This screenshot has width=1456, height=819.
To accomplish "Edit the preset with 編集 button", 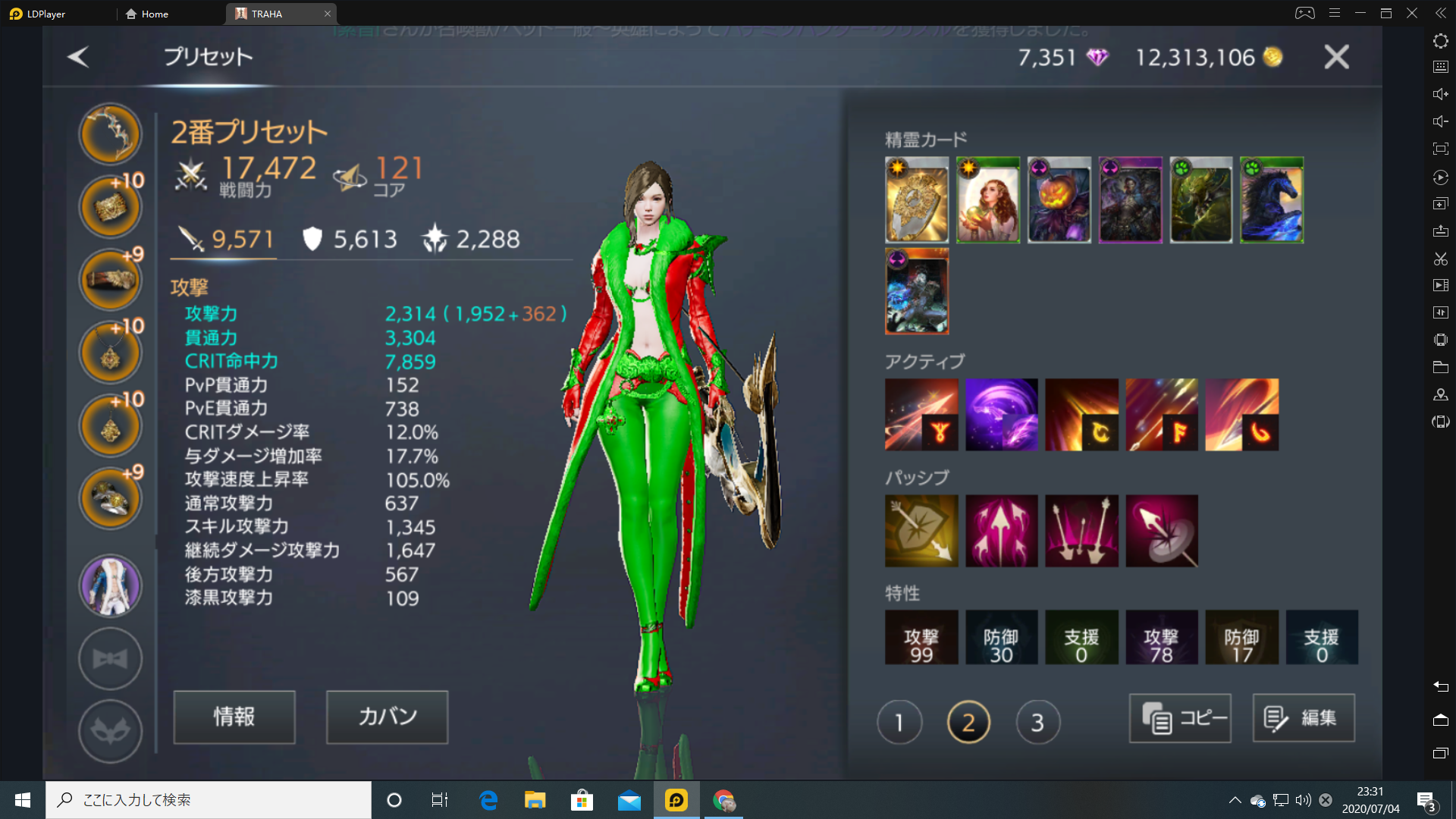I will tap(1303, 717).
